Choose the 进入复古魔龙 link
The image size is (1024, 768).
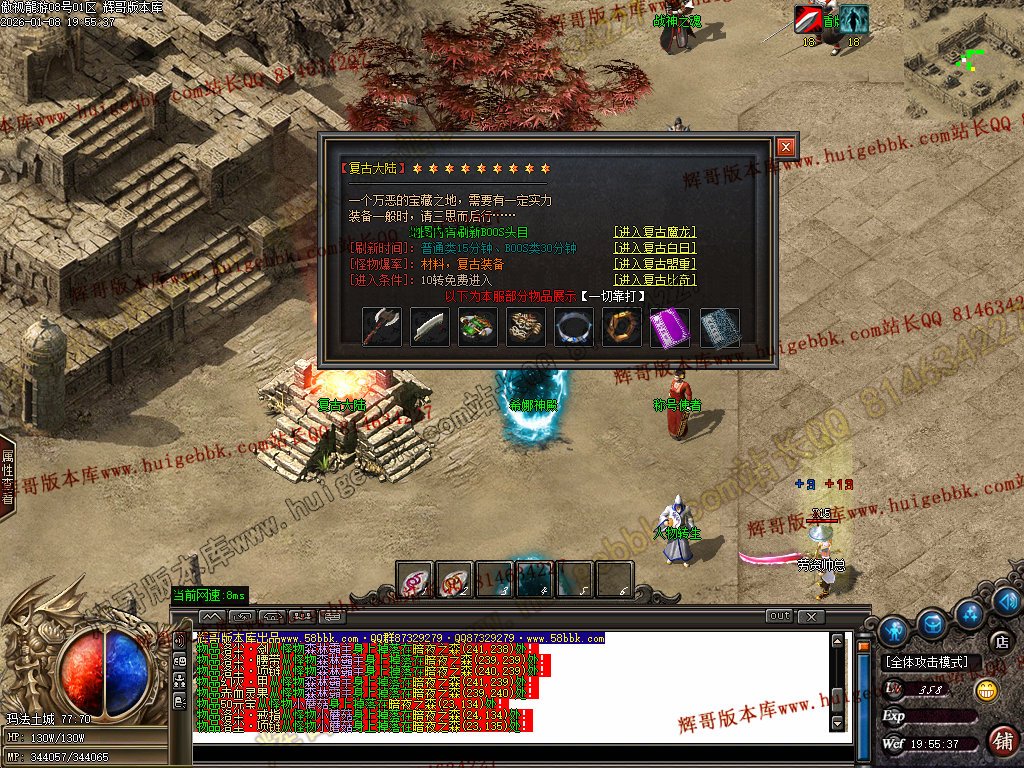coord(655,232)
